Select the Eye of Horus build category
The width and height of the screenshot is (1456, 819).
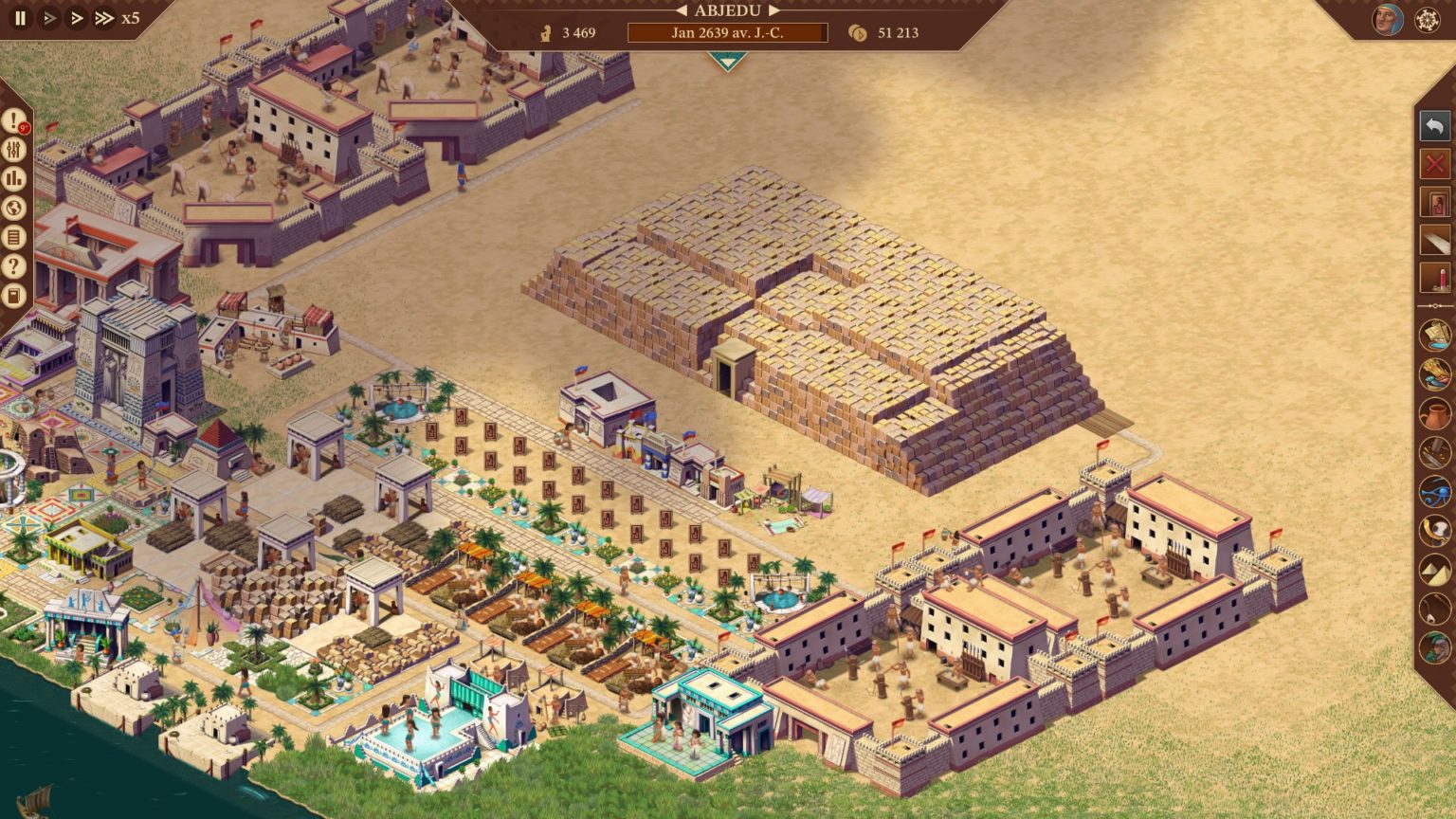coord(1435,492)
